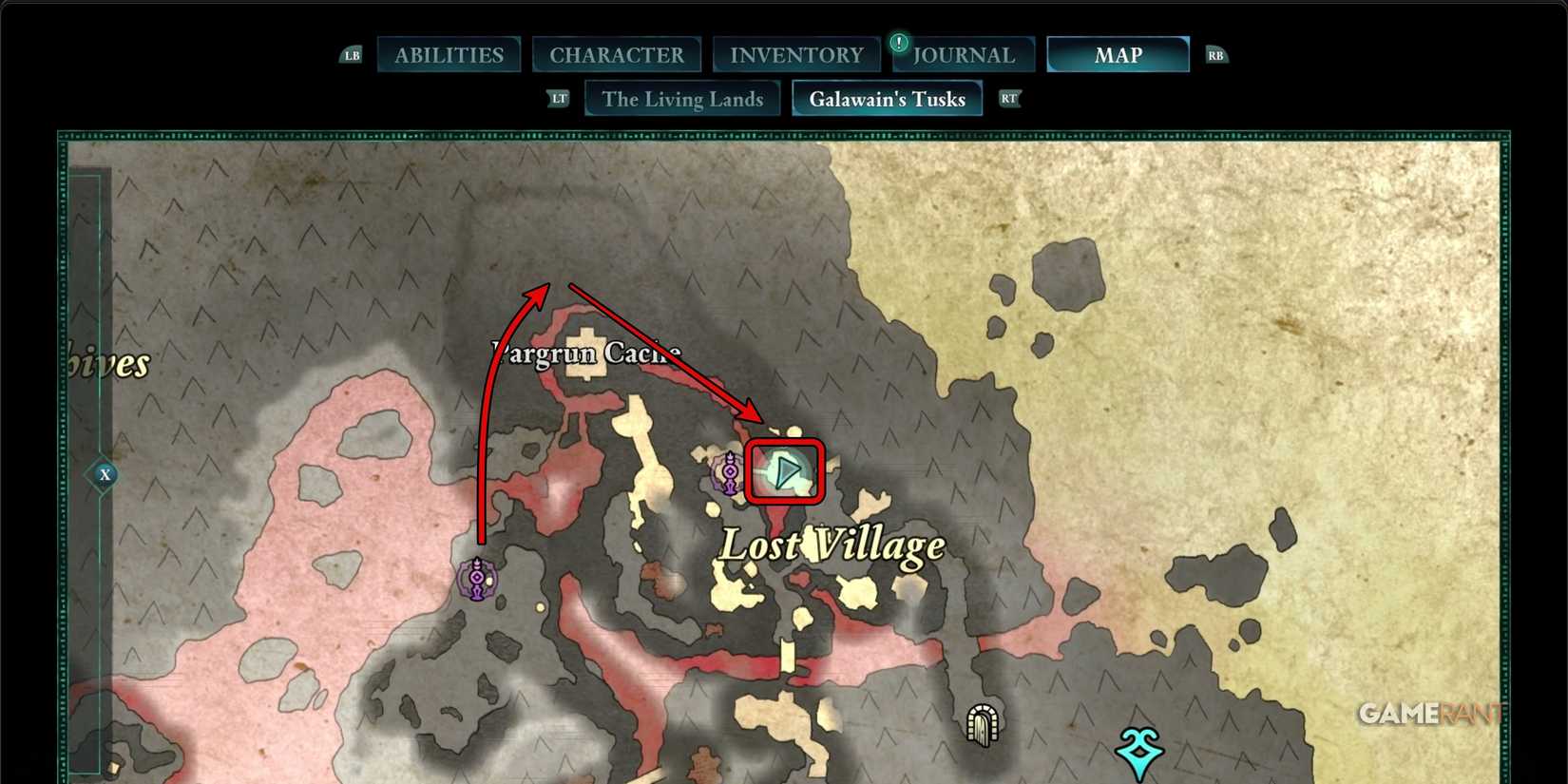This screenshot has width=1568, height=784.
Task: Open the CHARACTER tab
Action: (x=617, y=54)
